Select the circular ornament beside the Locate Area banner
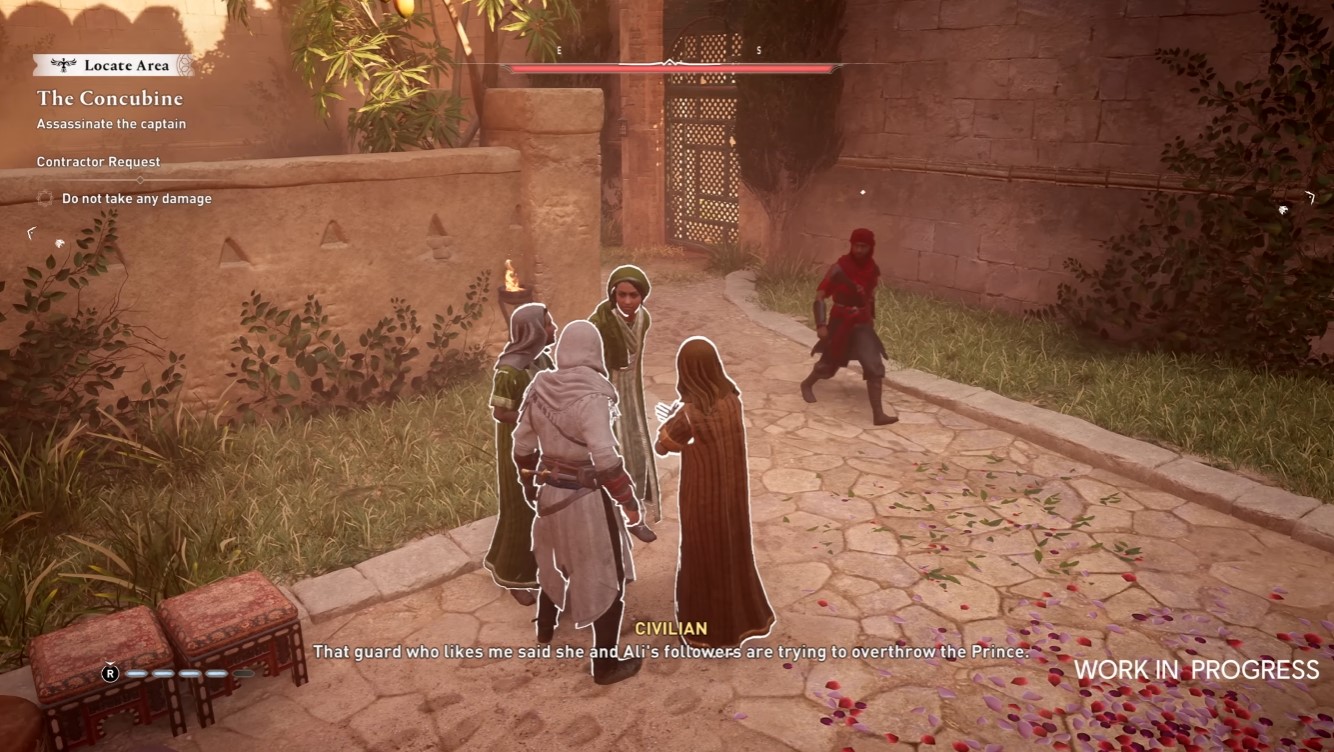The height and width of the screenshot is (752, 1334). point(184,65)
